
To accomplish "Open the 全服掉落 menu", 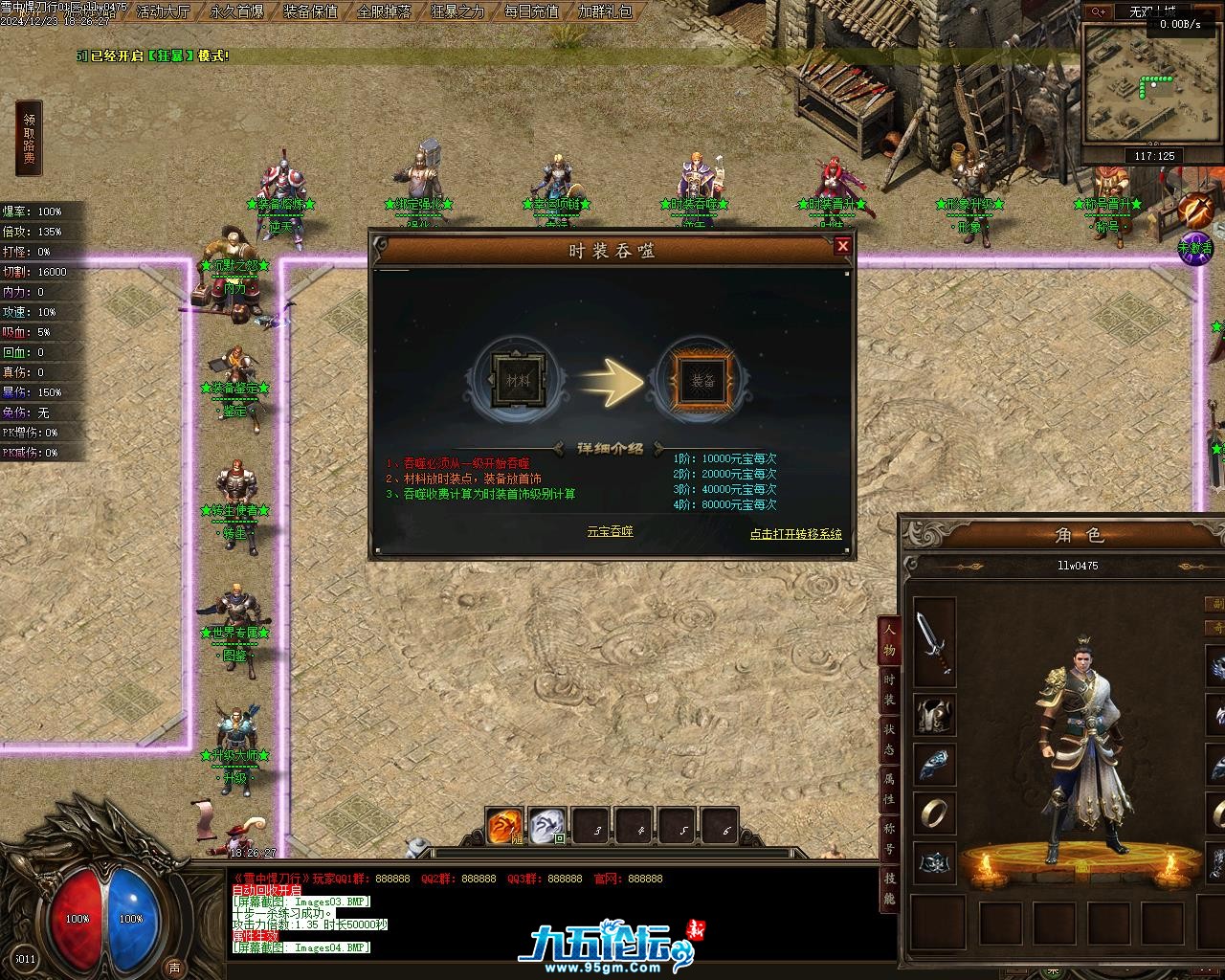I will (x=384, y=11).
